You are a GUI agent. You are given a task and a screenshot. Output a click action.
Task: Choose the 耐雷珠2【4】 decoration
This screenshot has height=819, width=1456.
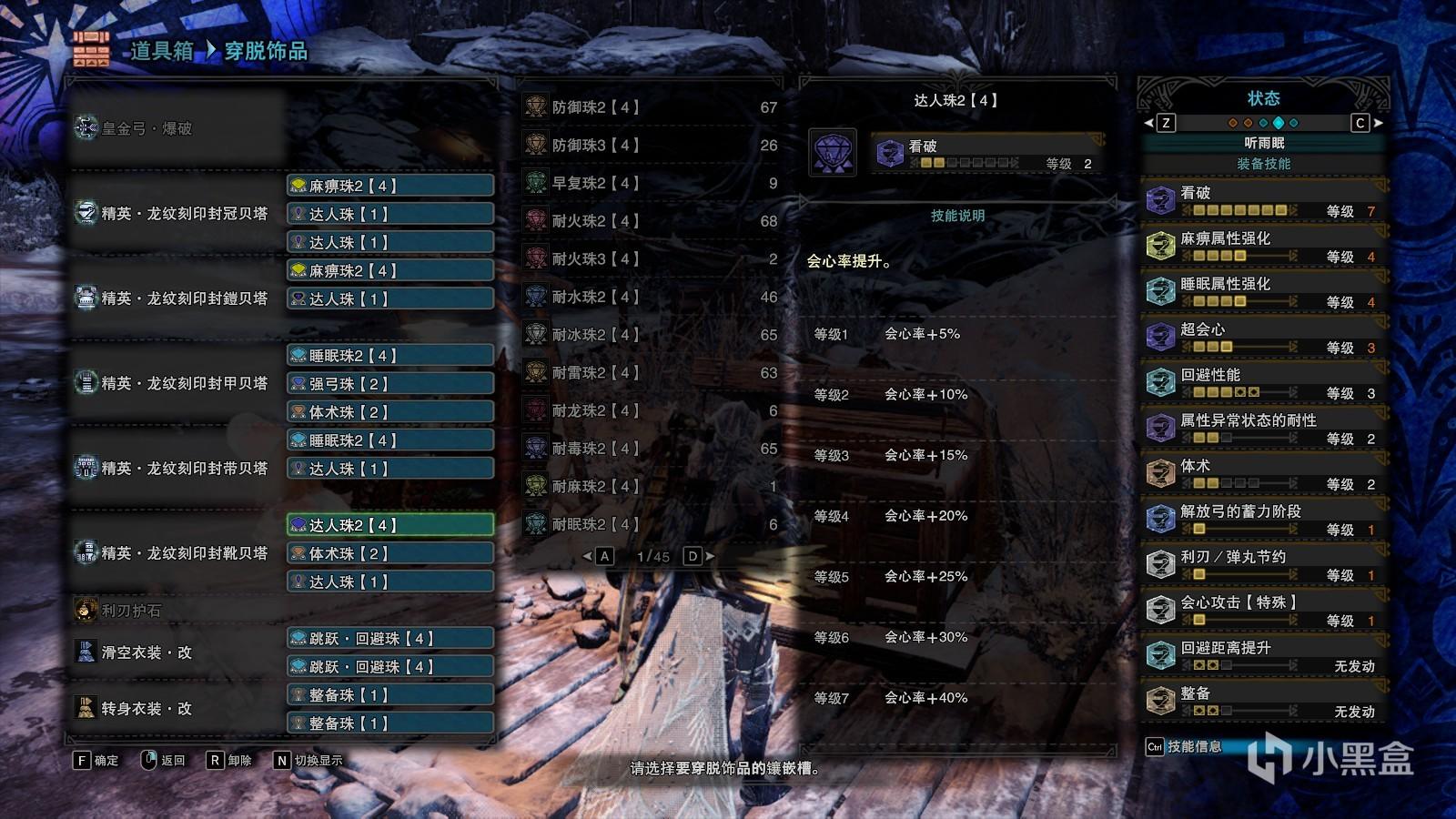[650, 373]
